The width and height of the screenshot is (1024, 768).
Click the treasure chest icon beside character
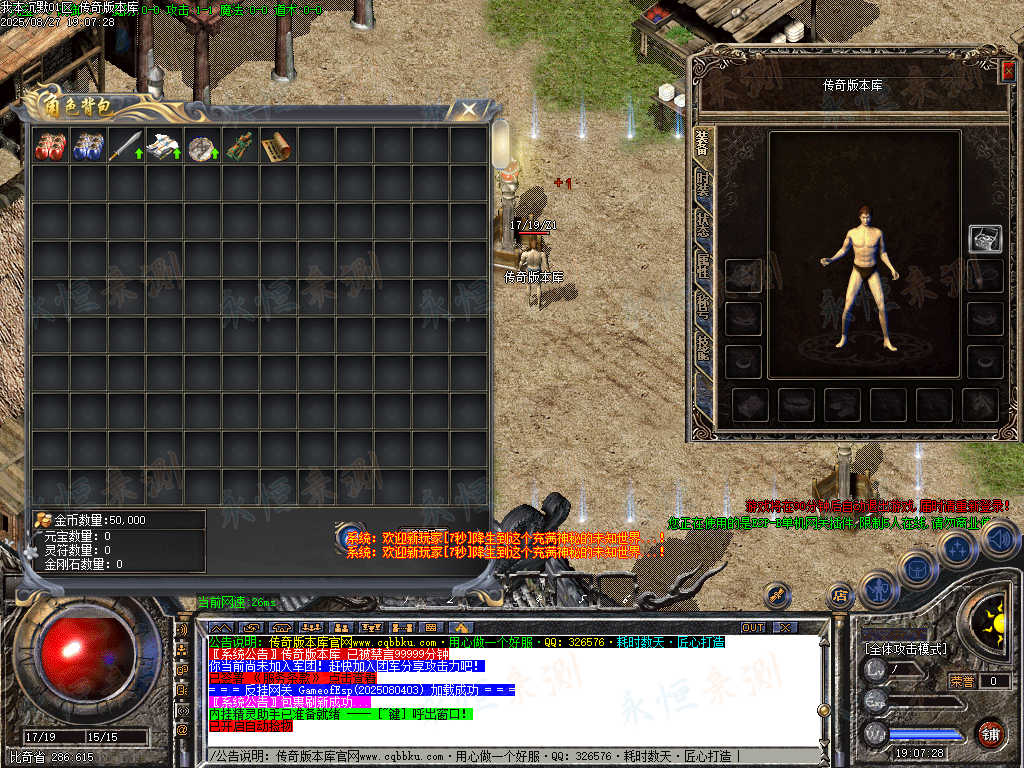[985, 238]
